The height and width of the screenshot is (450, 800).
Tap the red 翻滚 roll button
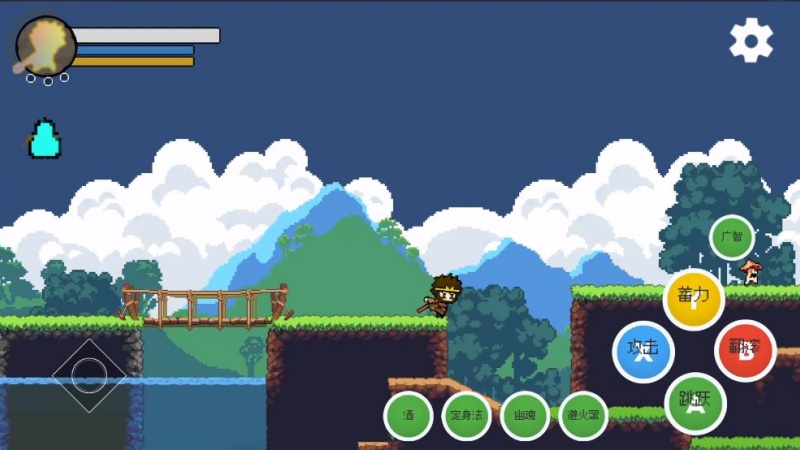point(745,350)
